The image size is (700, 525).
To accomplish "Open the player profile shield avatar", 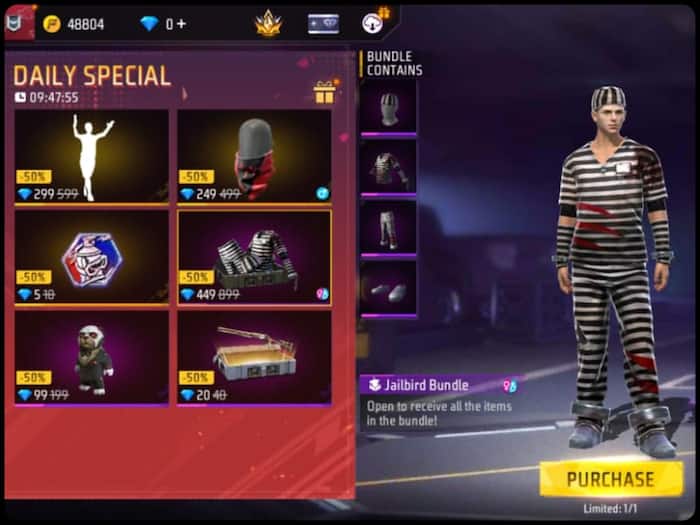I will (x=18, y=22).
